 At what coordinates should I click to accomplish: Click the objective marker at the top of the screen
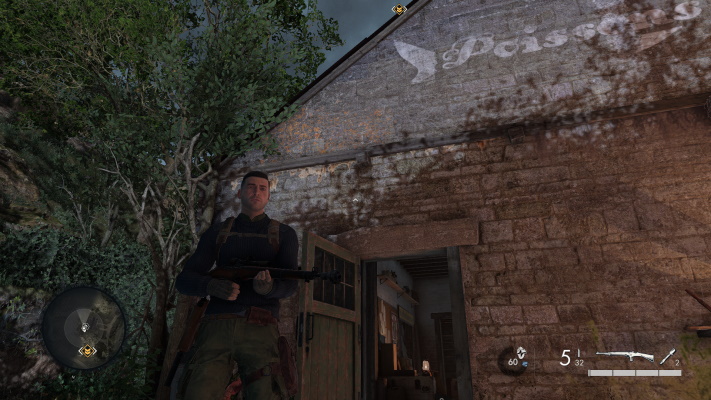pos(399,9)
